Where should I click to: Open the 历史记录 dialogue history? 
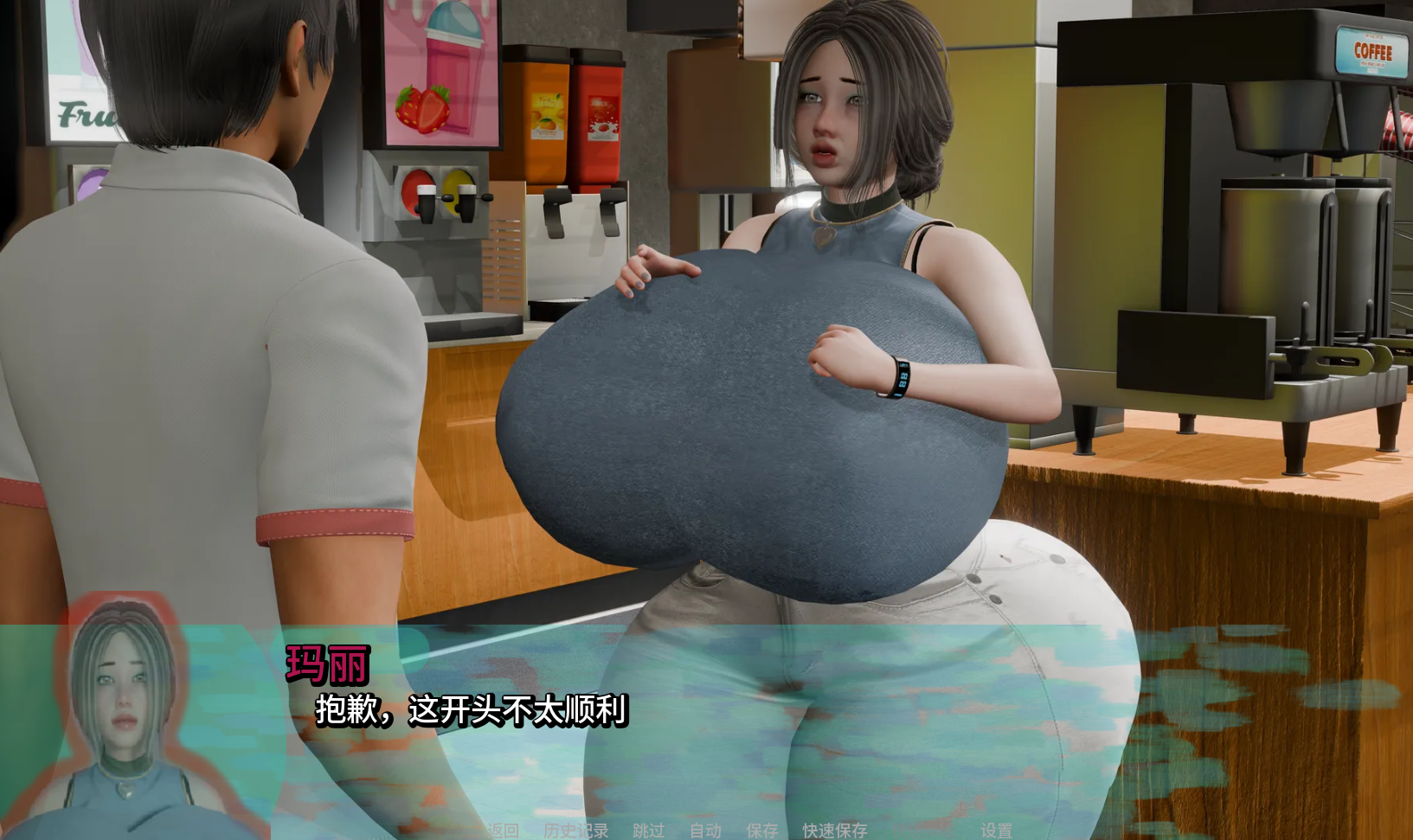pos(576,830)
